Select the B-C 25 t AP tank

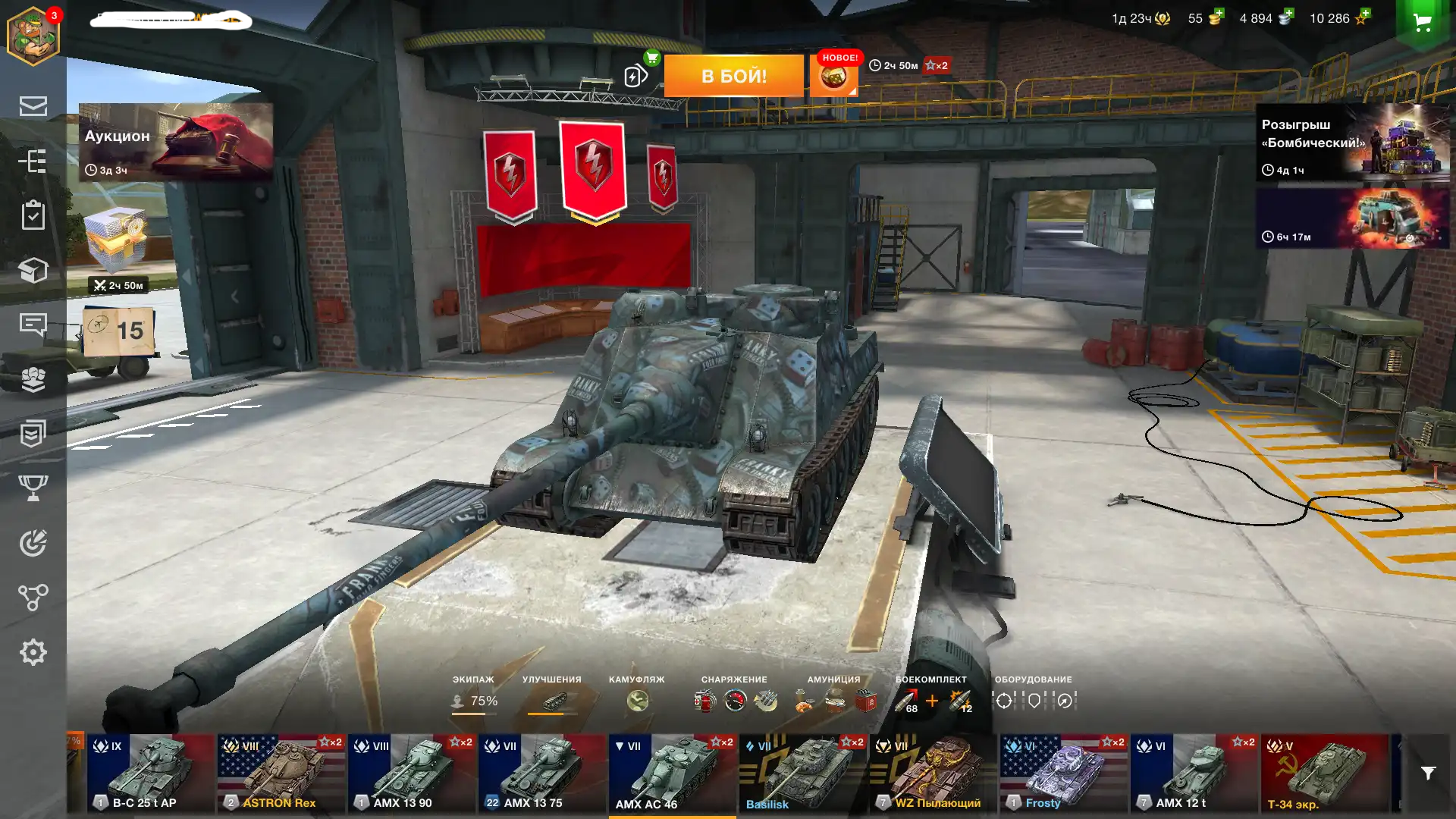point(151,773)
